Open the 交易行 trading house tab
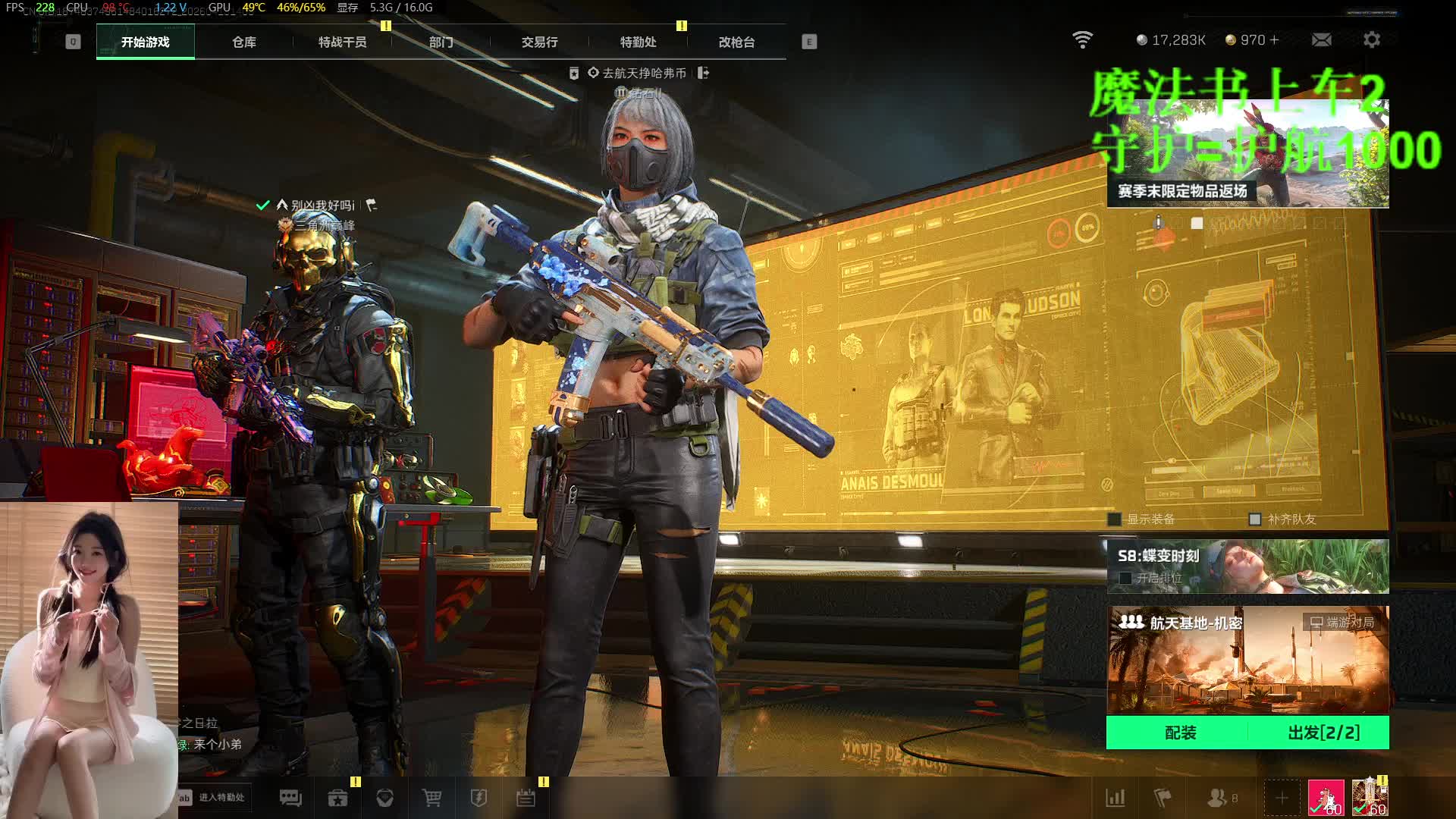 539,42
